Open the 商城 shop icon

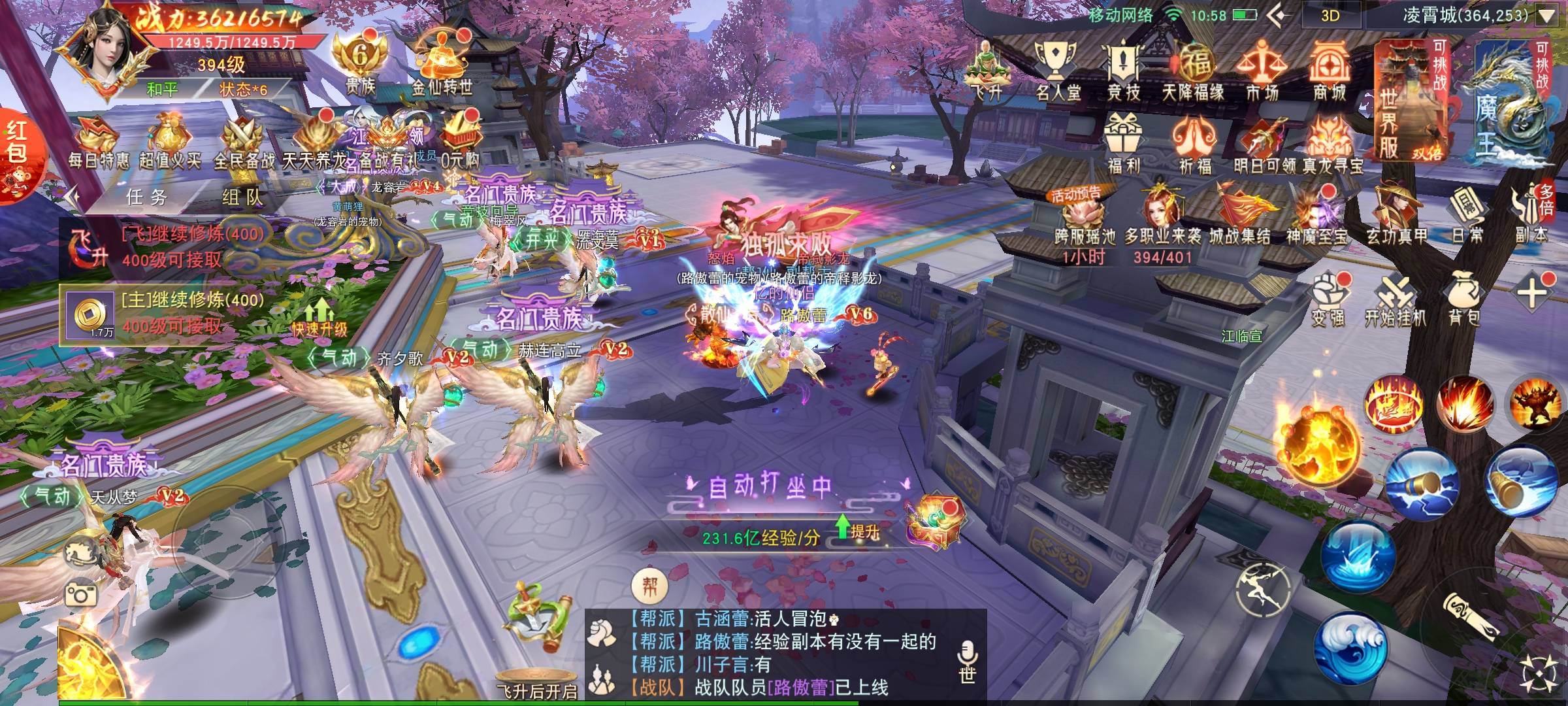coord(1329,71)
